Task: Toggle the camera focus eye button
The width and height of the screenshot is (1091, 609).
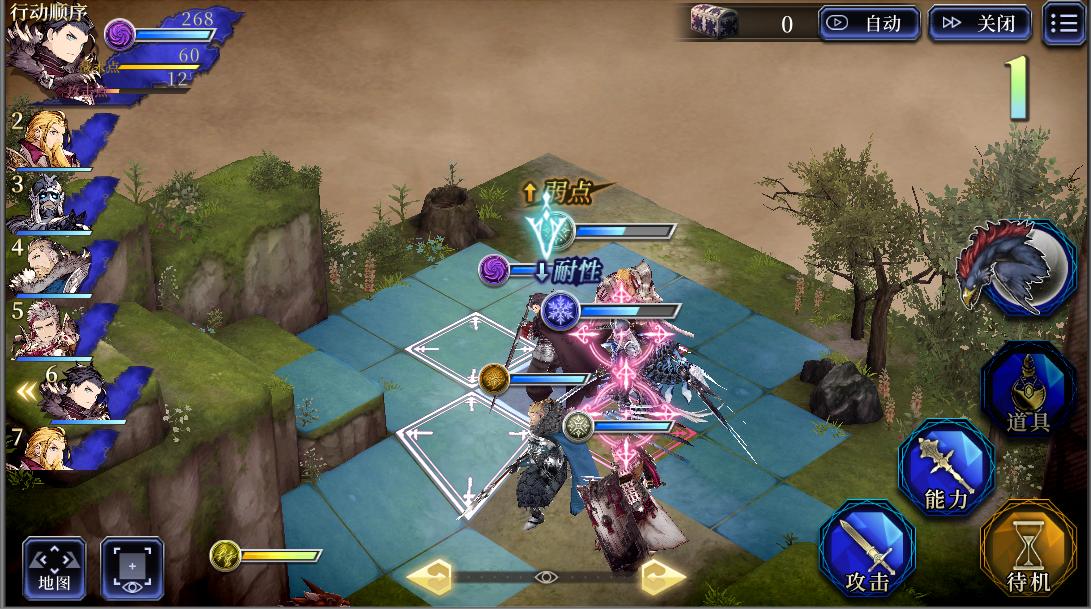Action: (131, 567)
